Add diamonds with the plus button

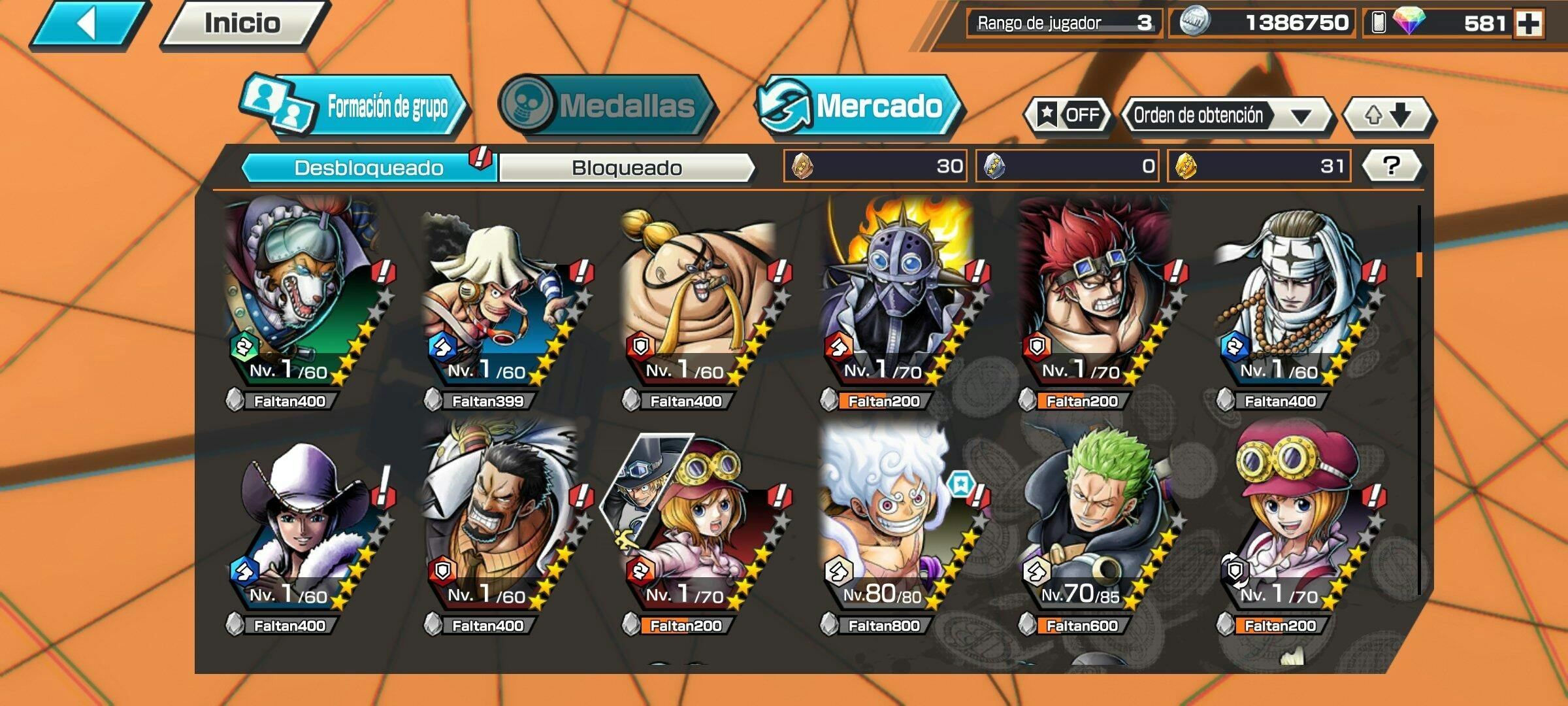coord(1529,24)
